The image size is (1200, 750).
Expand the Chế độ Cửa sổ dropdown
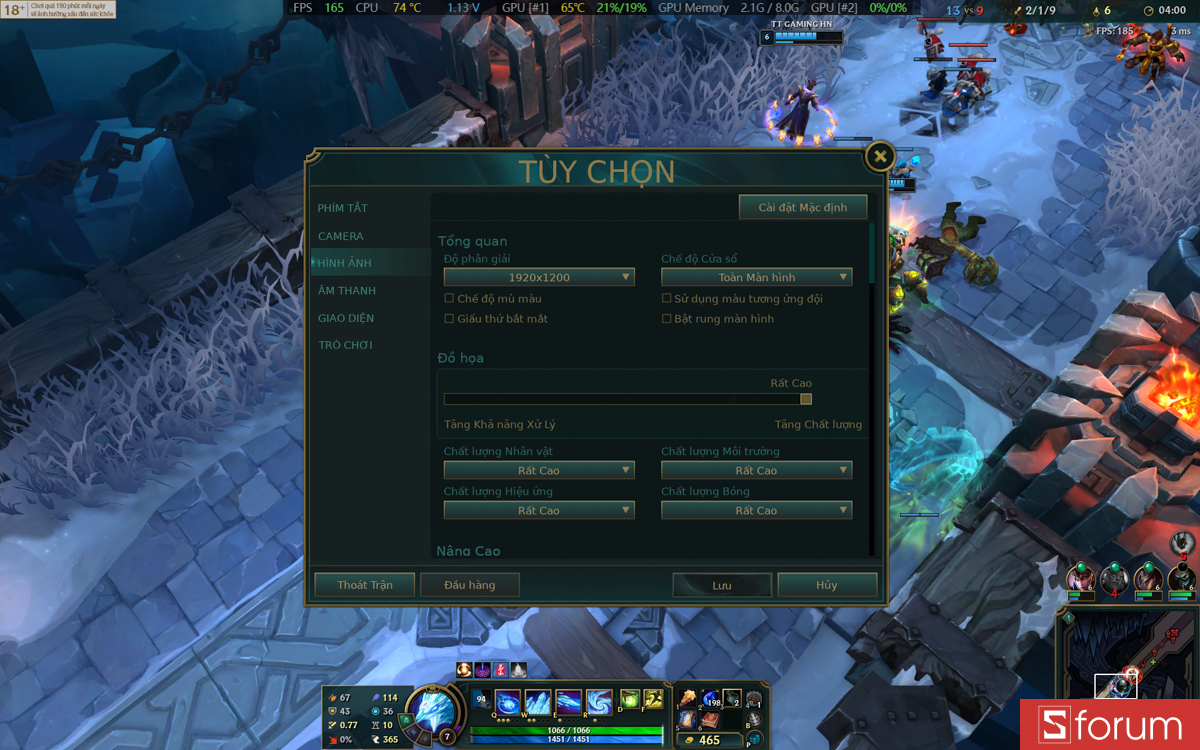point(756,277)
